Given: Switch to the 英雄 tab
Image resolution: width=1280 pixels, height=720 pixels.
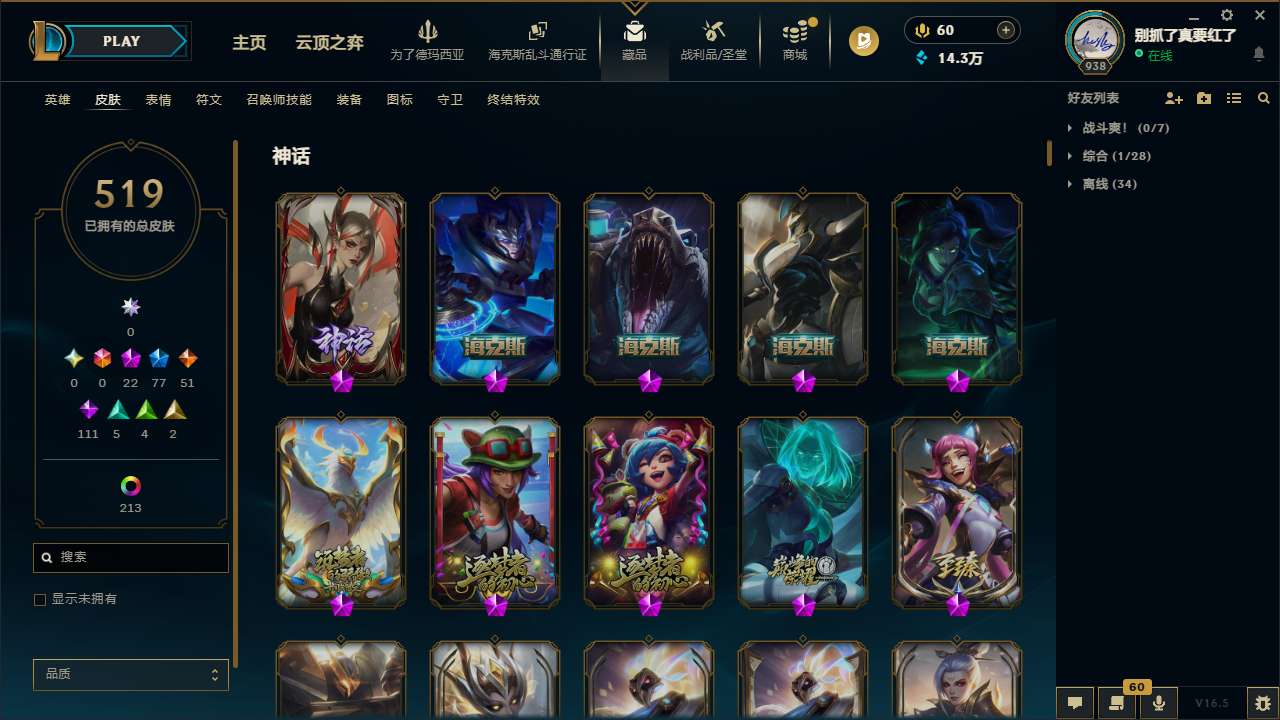Looking at the screenshot, I should (x=57, y=100).
